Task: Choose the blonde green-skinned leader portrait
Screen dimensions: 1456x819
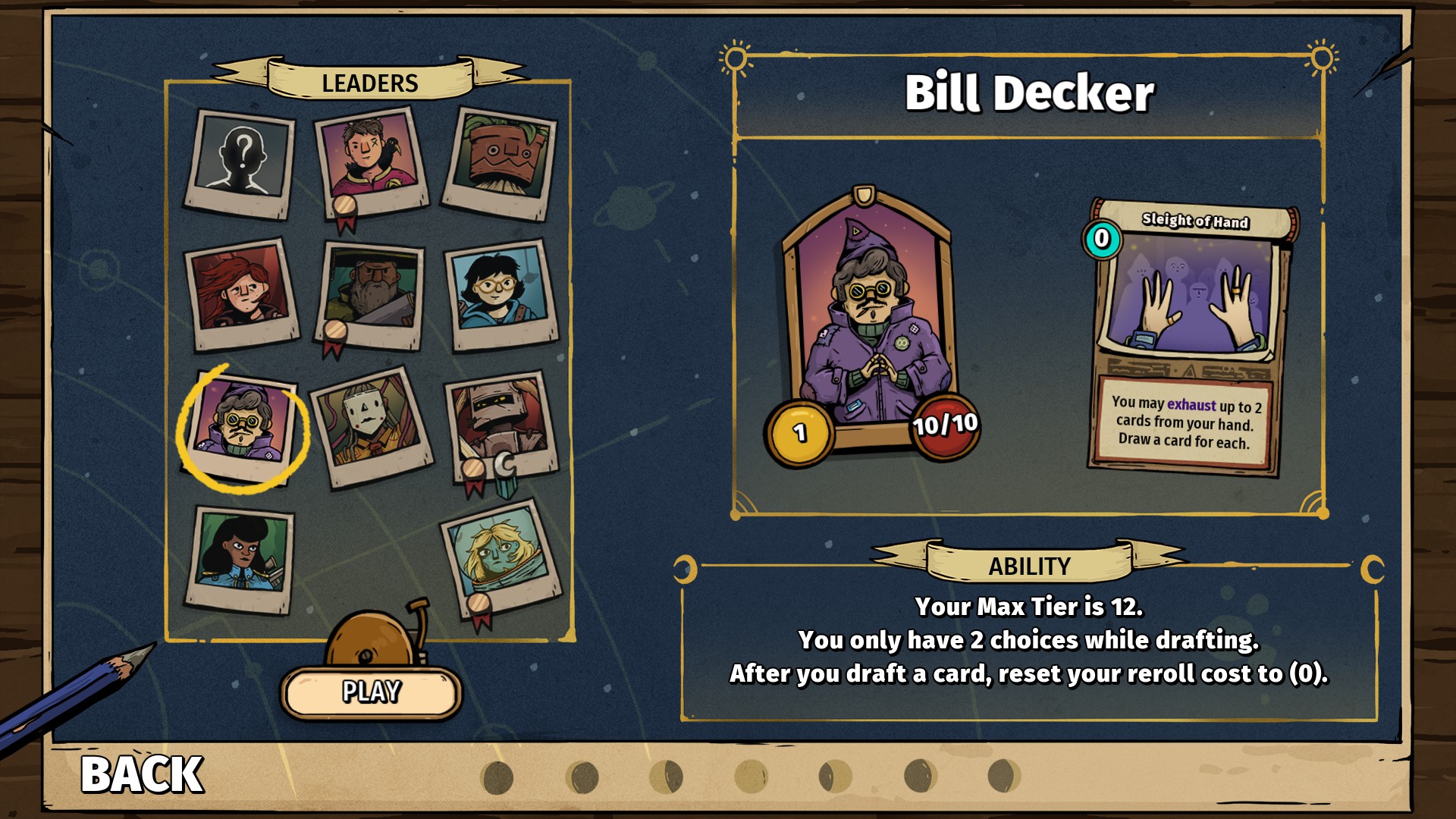Action: point(501,556)
